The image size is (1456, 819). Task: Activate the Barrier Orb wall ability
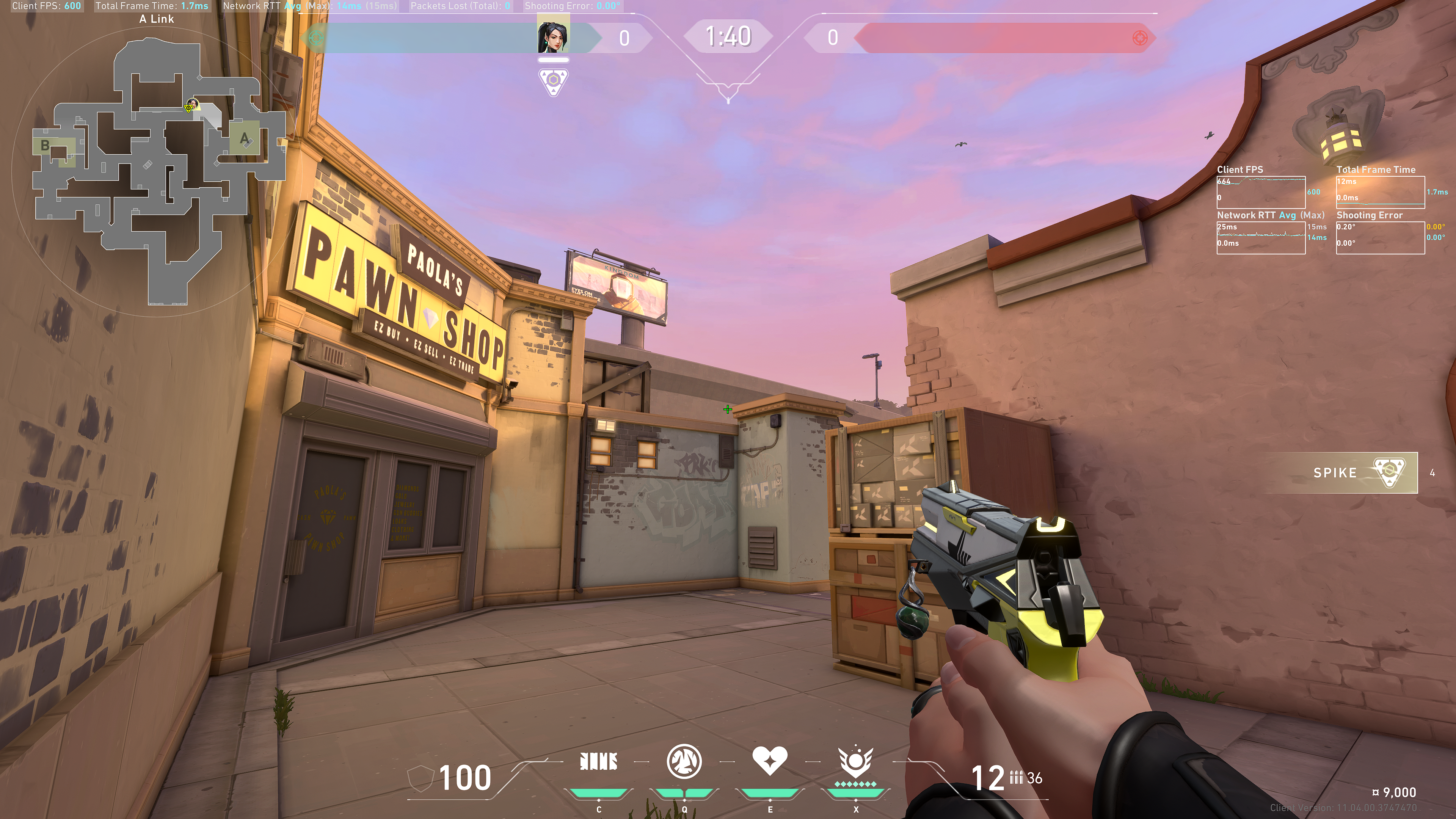click(x=599, y=762)
